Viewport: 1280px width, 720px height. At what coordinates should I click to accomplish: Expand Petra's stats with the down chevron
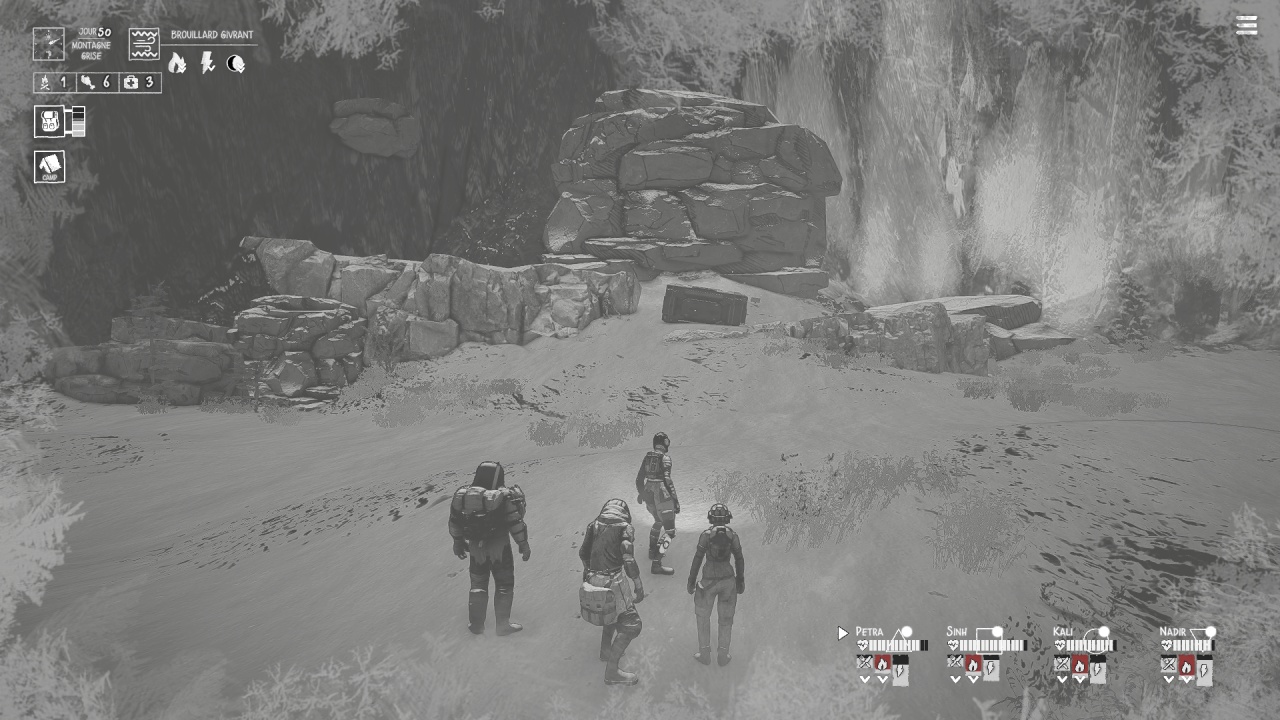tap(864, 679)
